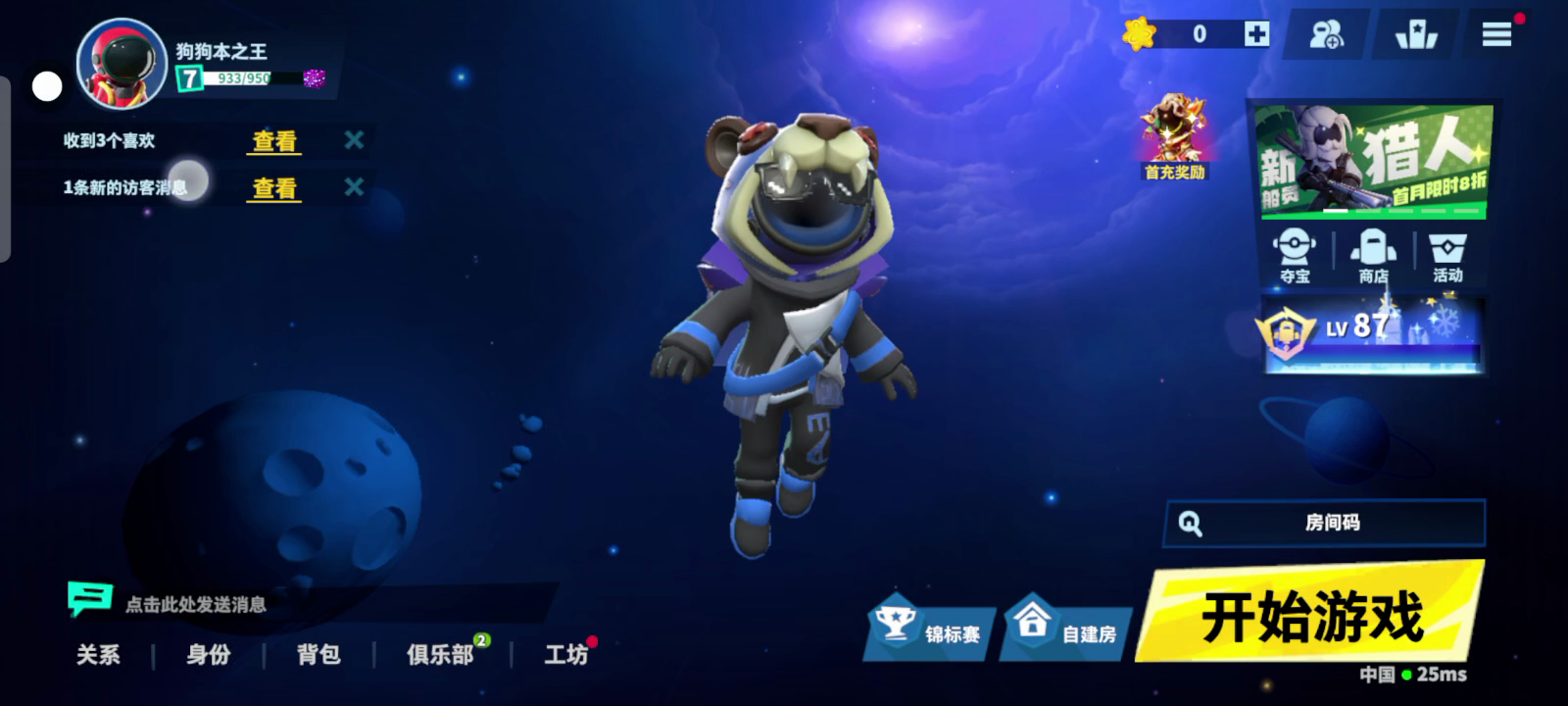Screen dimensions: 1568x706
Task: Click the chat box to send message
Action: [x=196, y=604]
